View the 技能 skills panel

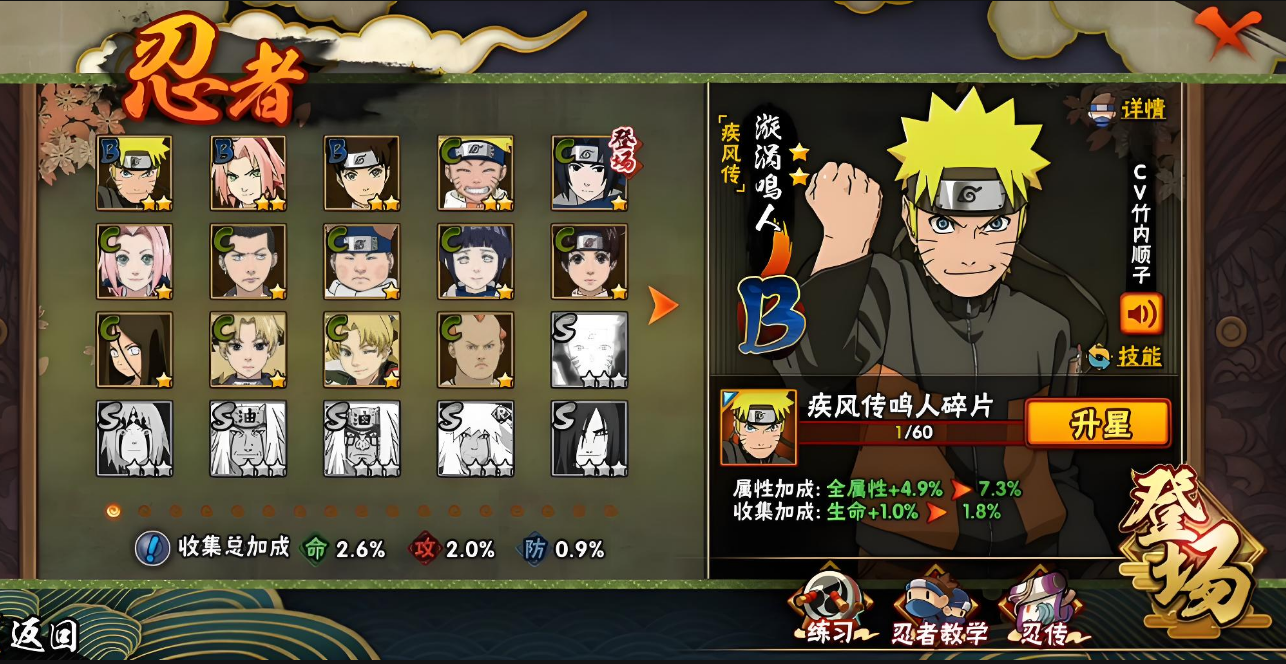(x=1128, y=357)
